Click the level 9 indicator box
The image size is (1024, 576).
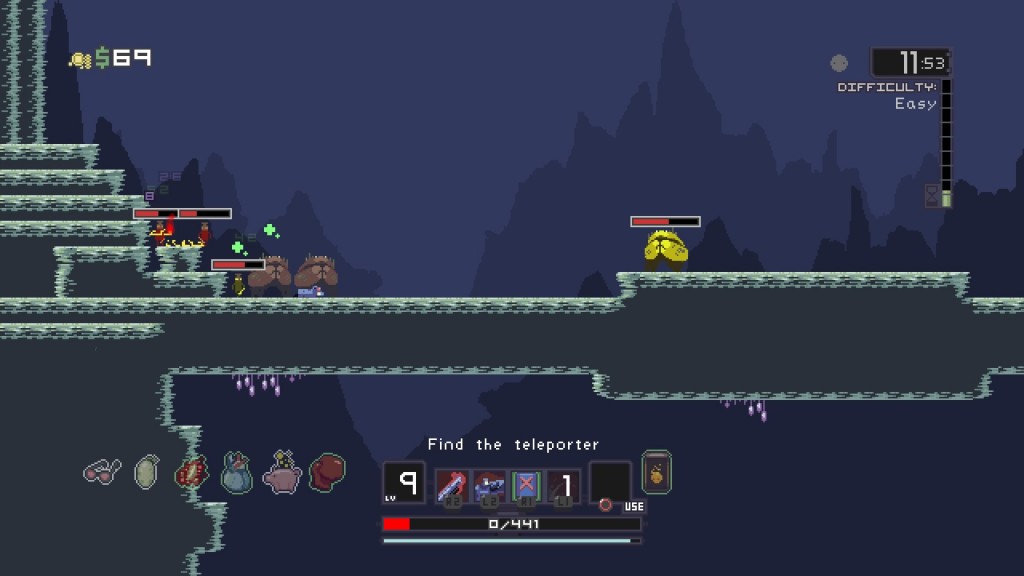404,483
